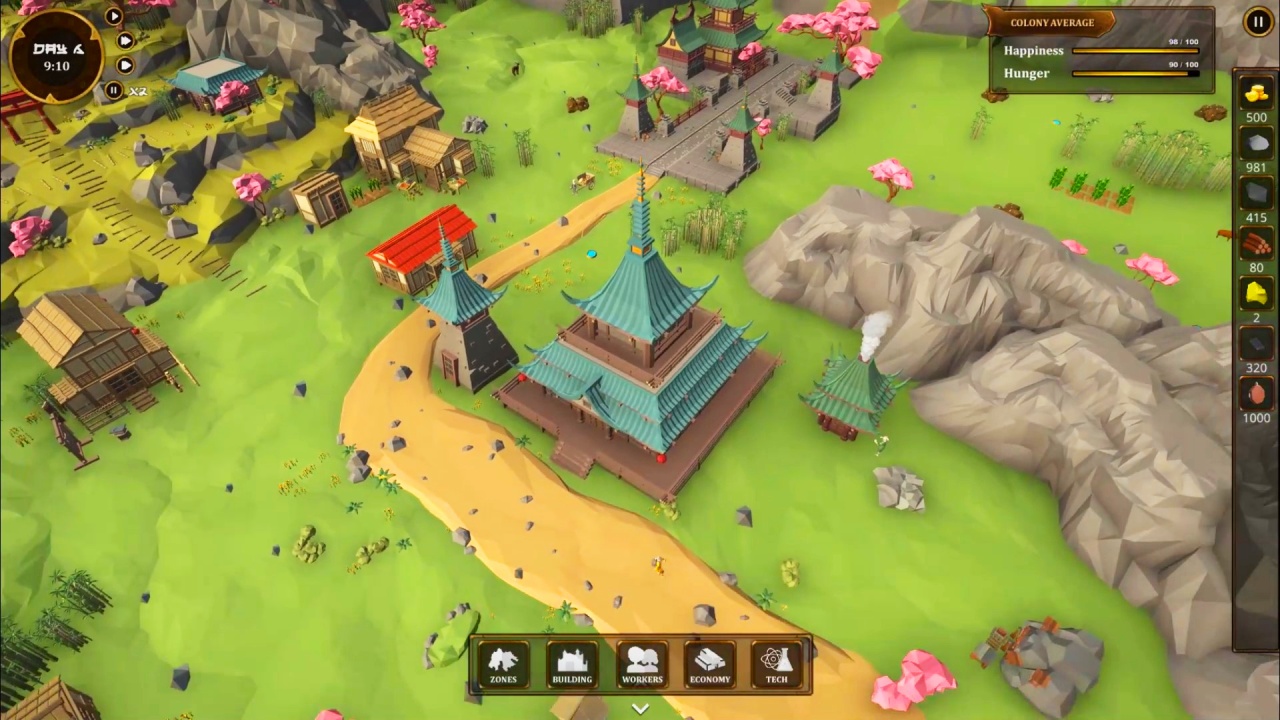This screenshot has height=720, width=1280.
Task: Click the topmost play speed button
Action: pyautogui.click(x=114, y=15)
